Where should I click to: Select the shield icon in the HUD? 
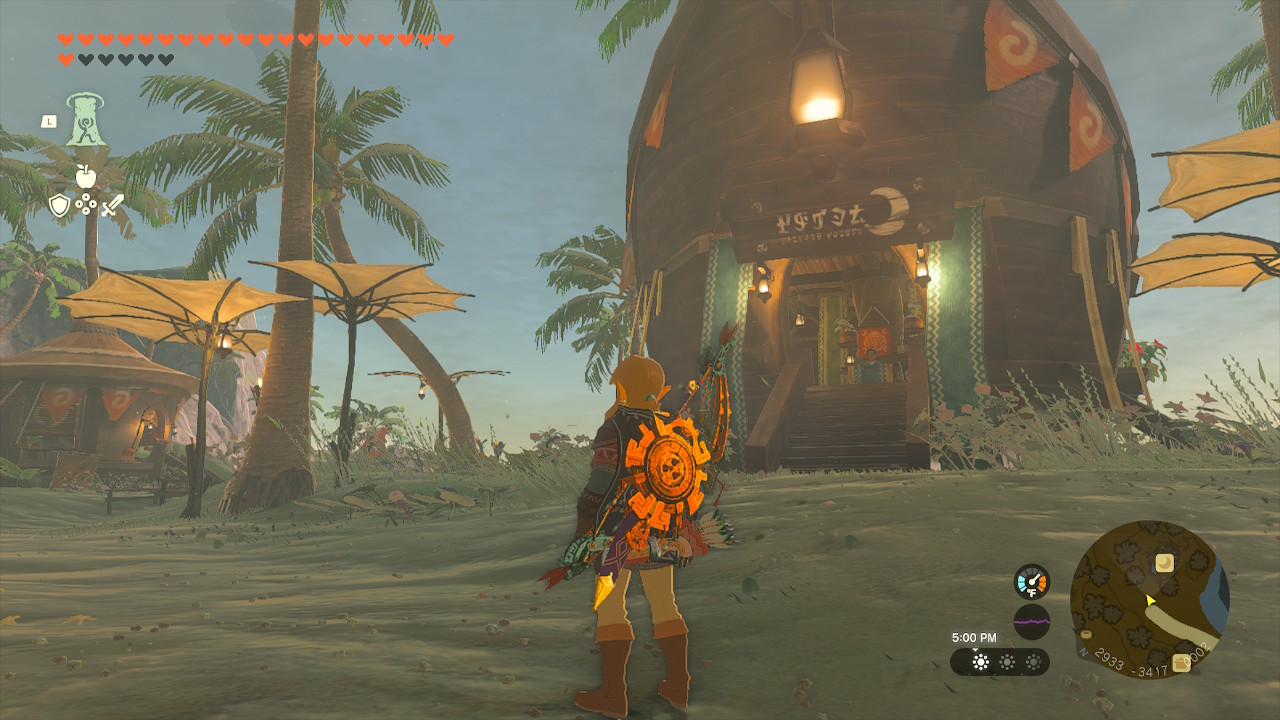pos(60,205)
